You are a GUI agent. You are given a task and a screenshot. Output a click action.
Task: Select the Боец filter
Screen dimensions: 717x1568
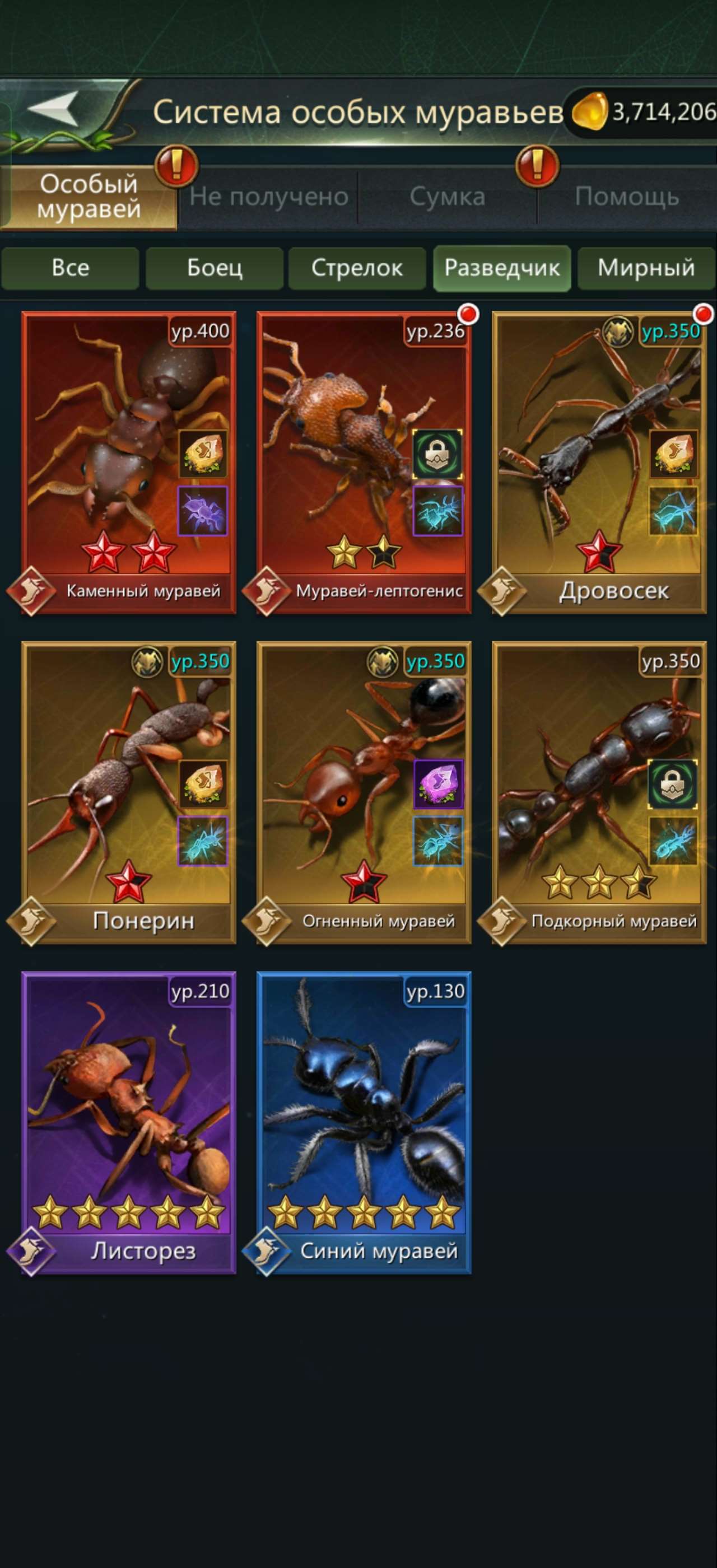(x=213, y=268)
